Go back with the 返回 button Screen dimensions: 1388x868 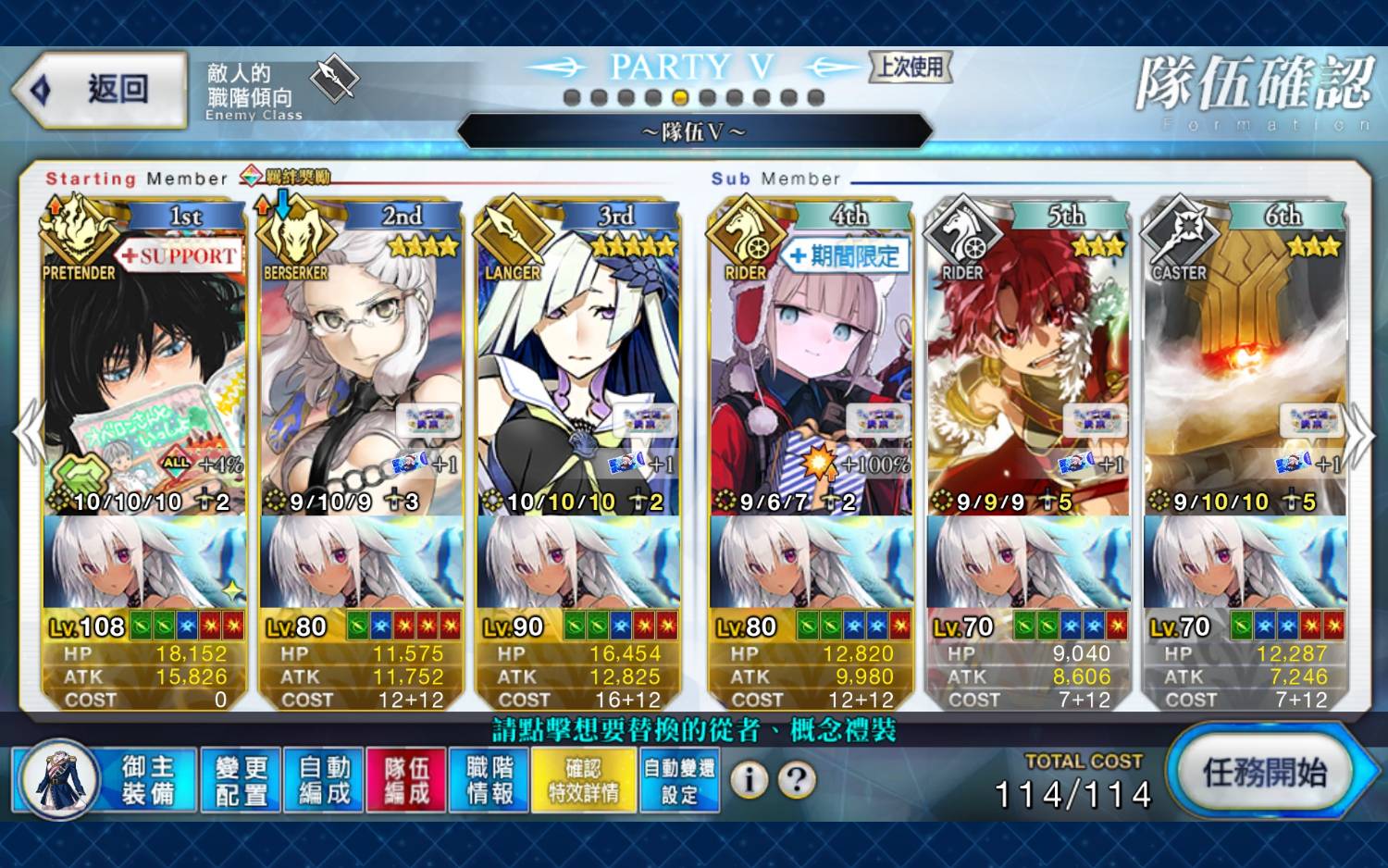coord(100,90)
